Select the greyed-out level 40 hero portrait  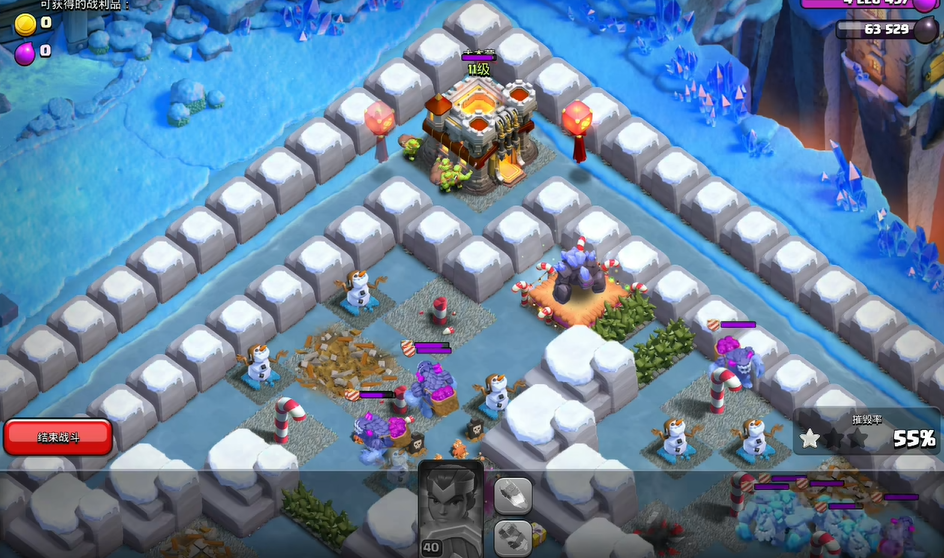pyautogui.click(x=450, y=508)
